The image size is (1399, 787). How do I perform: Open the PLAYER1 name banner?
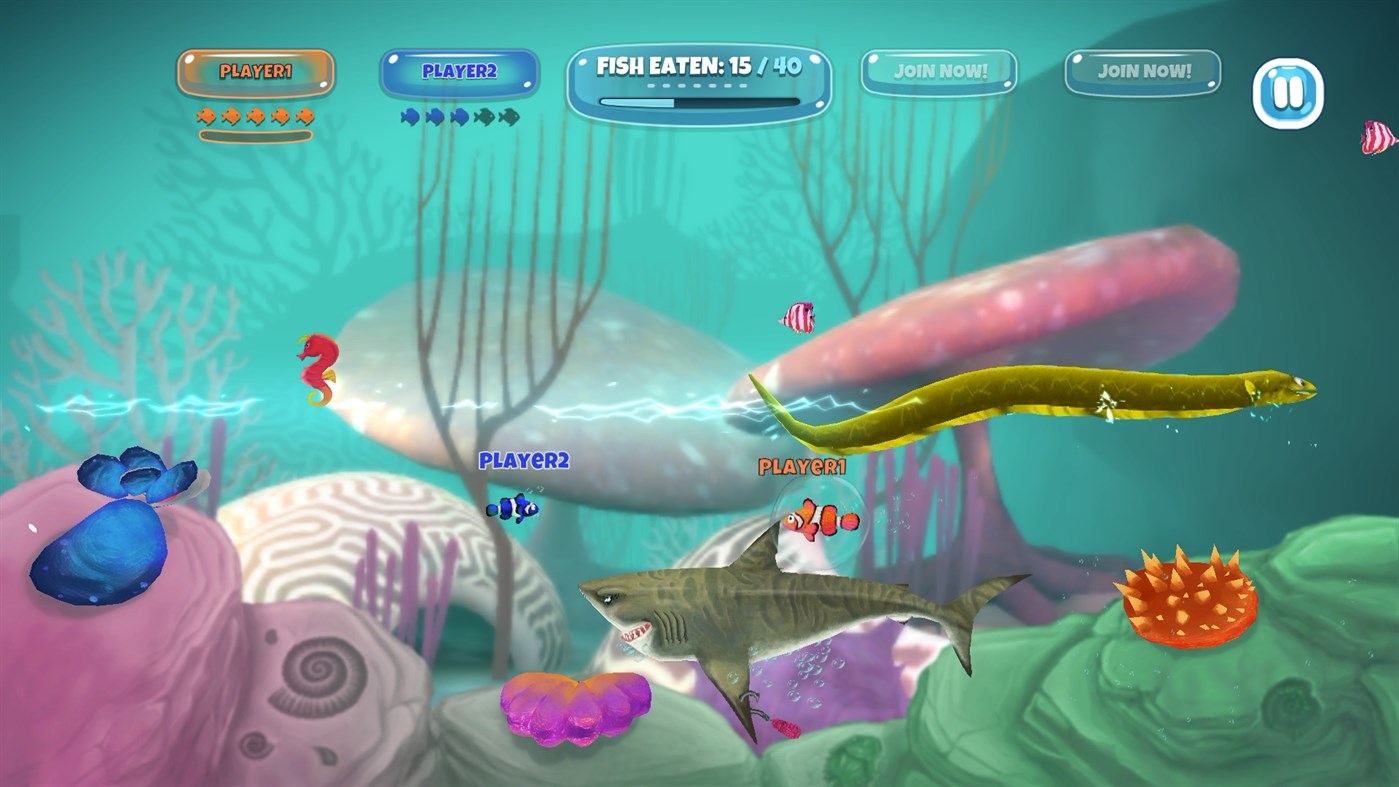256,71
